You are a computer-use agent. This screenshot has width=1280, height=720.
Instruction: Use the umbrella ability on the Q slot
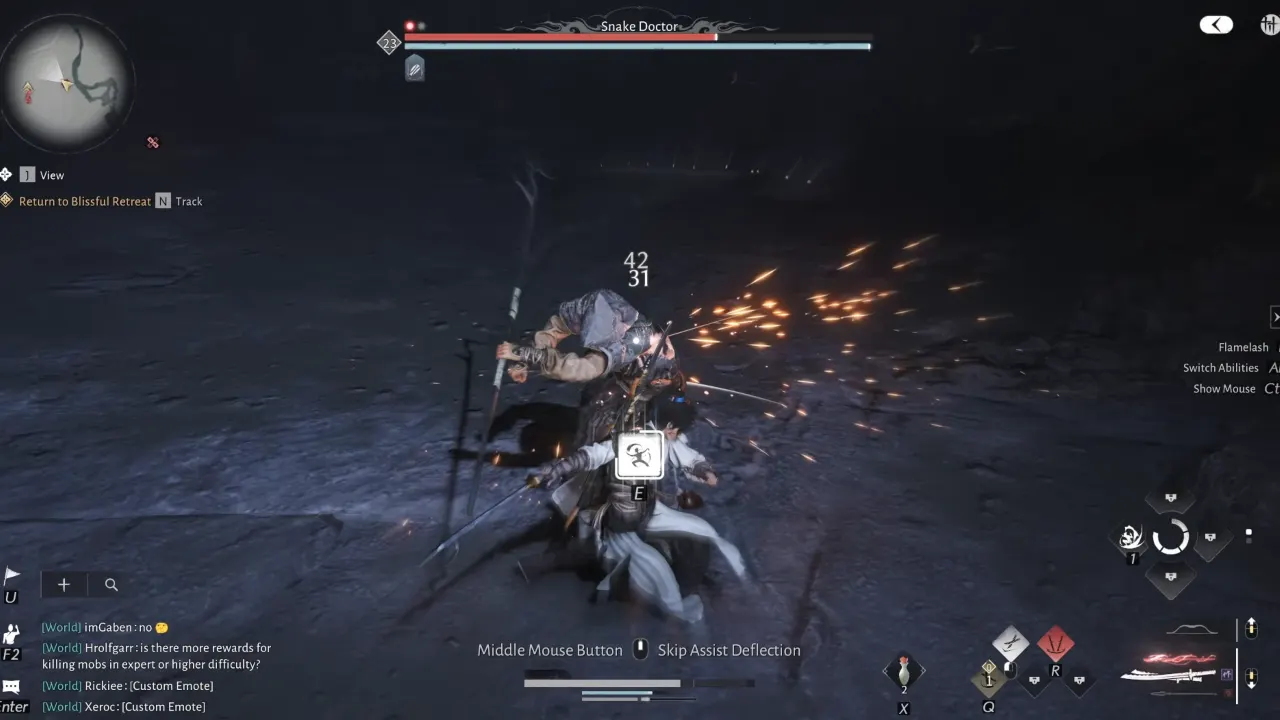[988, 680]
